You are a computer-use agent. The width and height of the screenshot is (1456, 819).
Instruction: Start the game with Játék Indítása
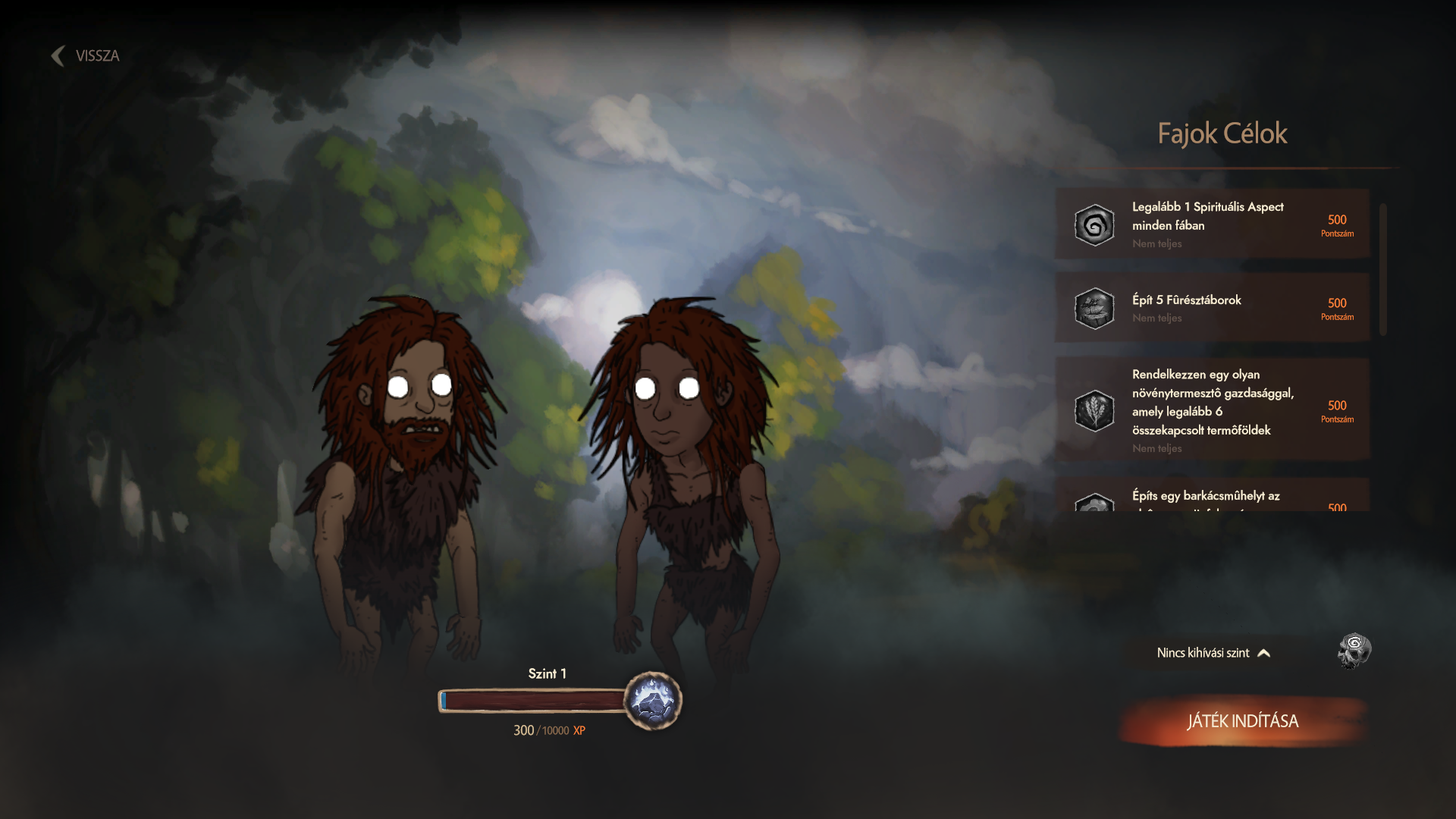1242,721
